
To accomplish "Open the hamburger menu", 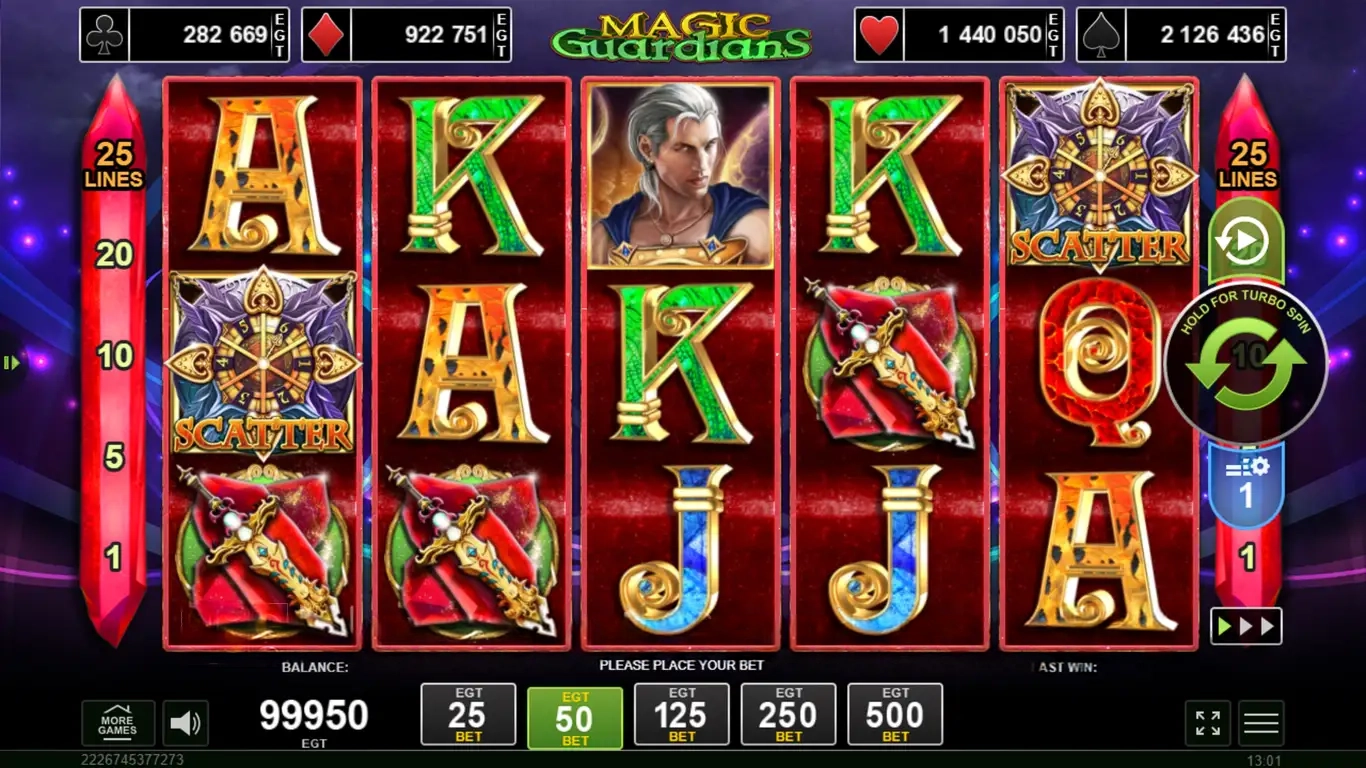I will tap(1261, 723).
